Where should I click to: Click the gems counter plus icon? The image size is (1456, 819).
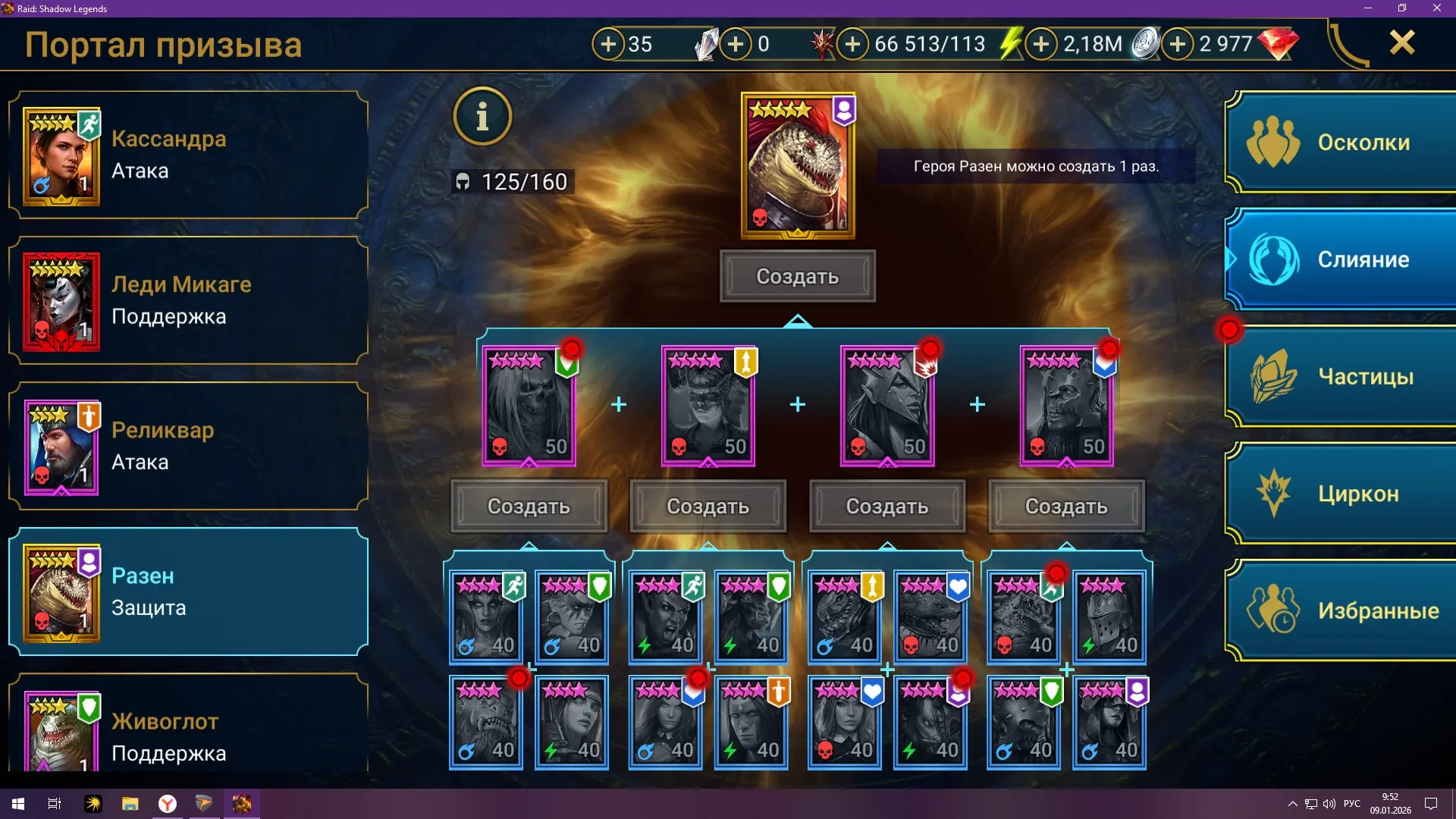point(1177,44)
